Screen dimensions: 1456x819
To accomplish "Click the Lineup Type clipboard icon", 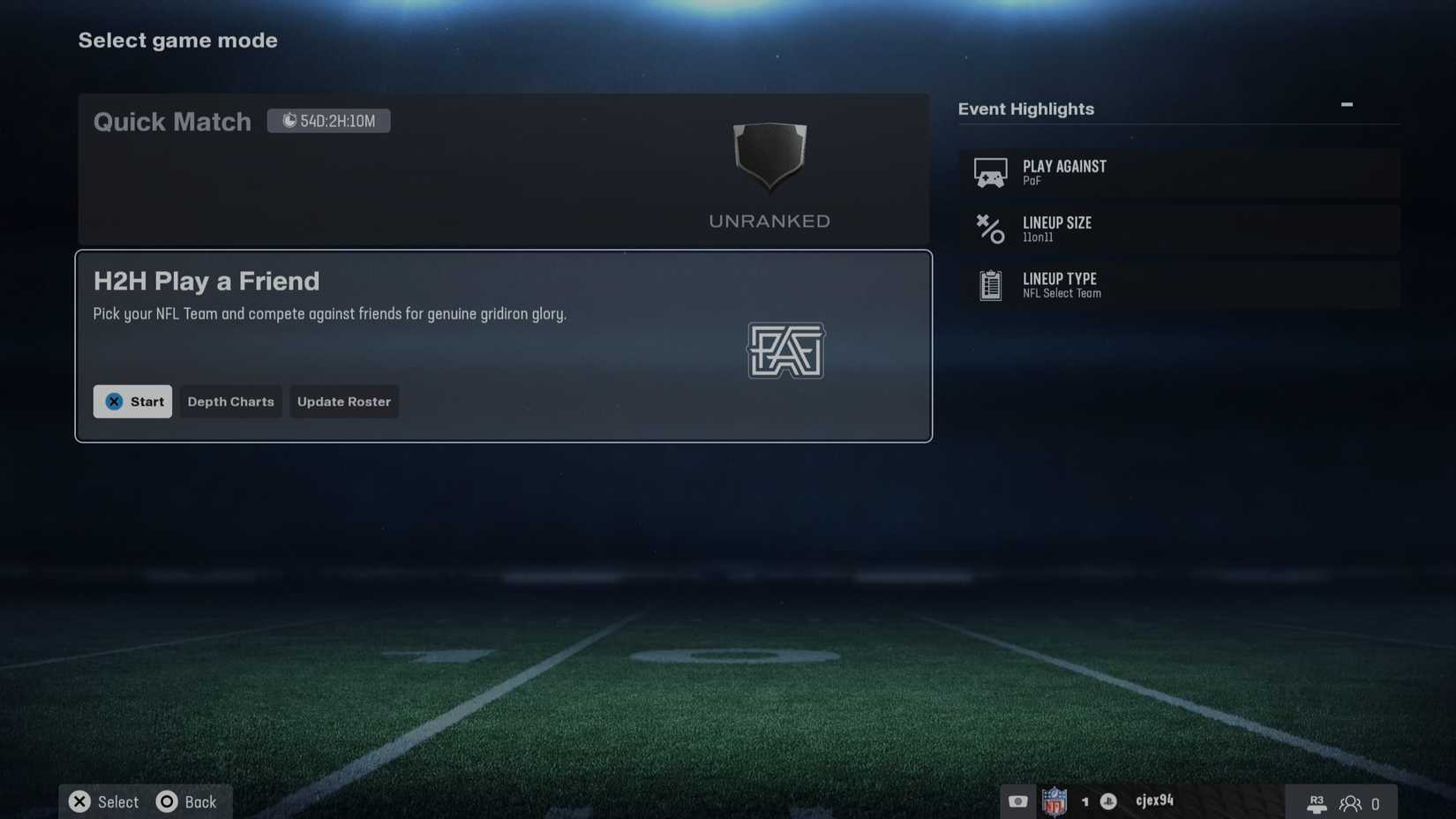I will (990, 285).
